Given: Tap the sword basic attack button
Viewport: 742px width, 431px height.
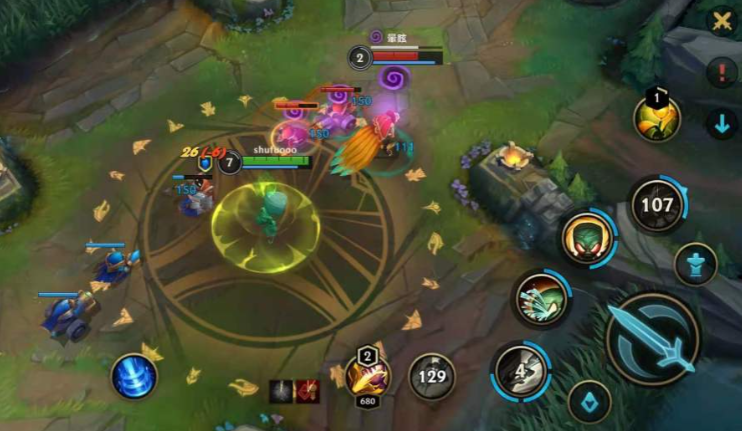Looking at the screenshot, I should tap(654, 339).
